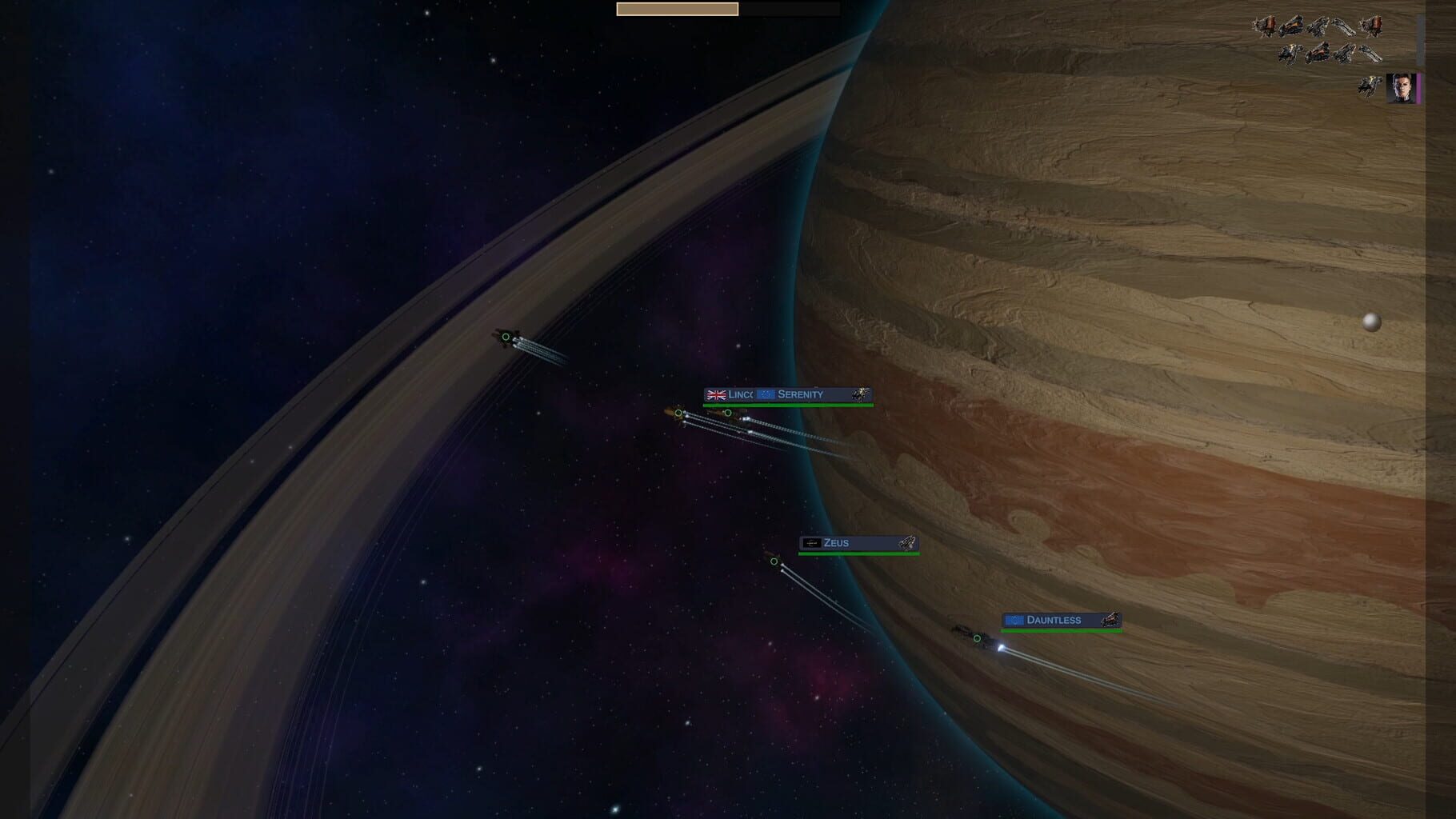Click the Serenity name label
The height and width of the screenshot is (819, 1456).
(x=800, y=394)
